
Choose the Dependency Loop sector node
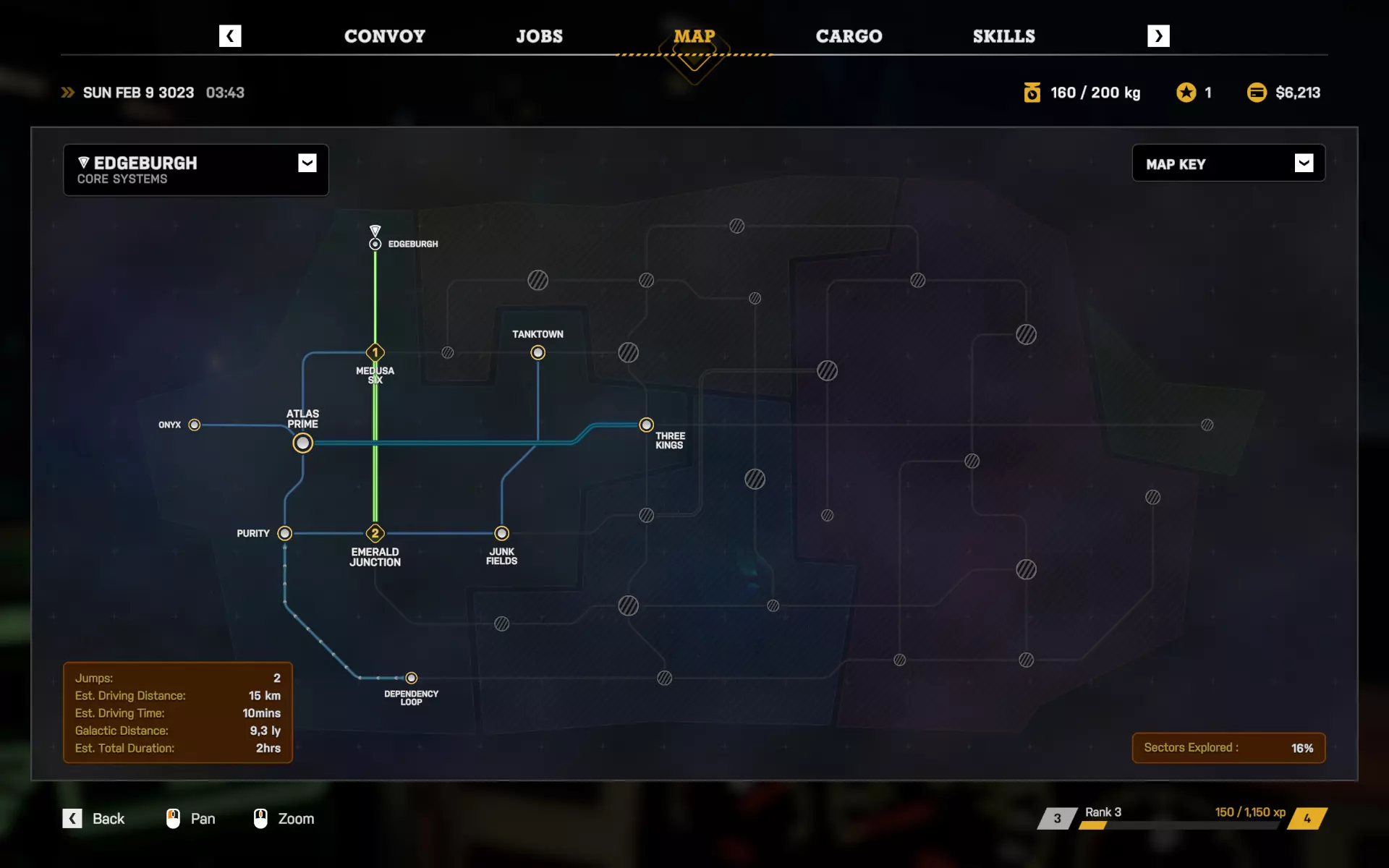pyautogui.click(x=411, y=678)
